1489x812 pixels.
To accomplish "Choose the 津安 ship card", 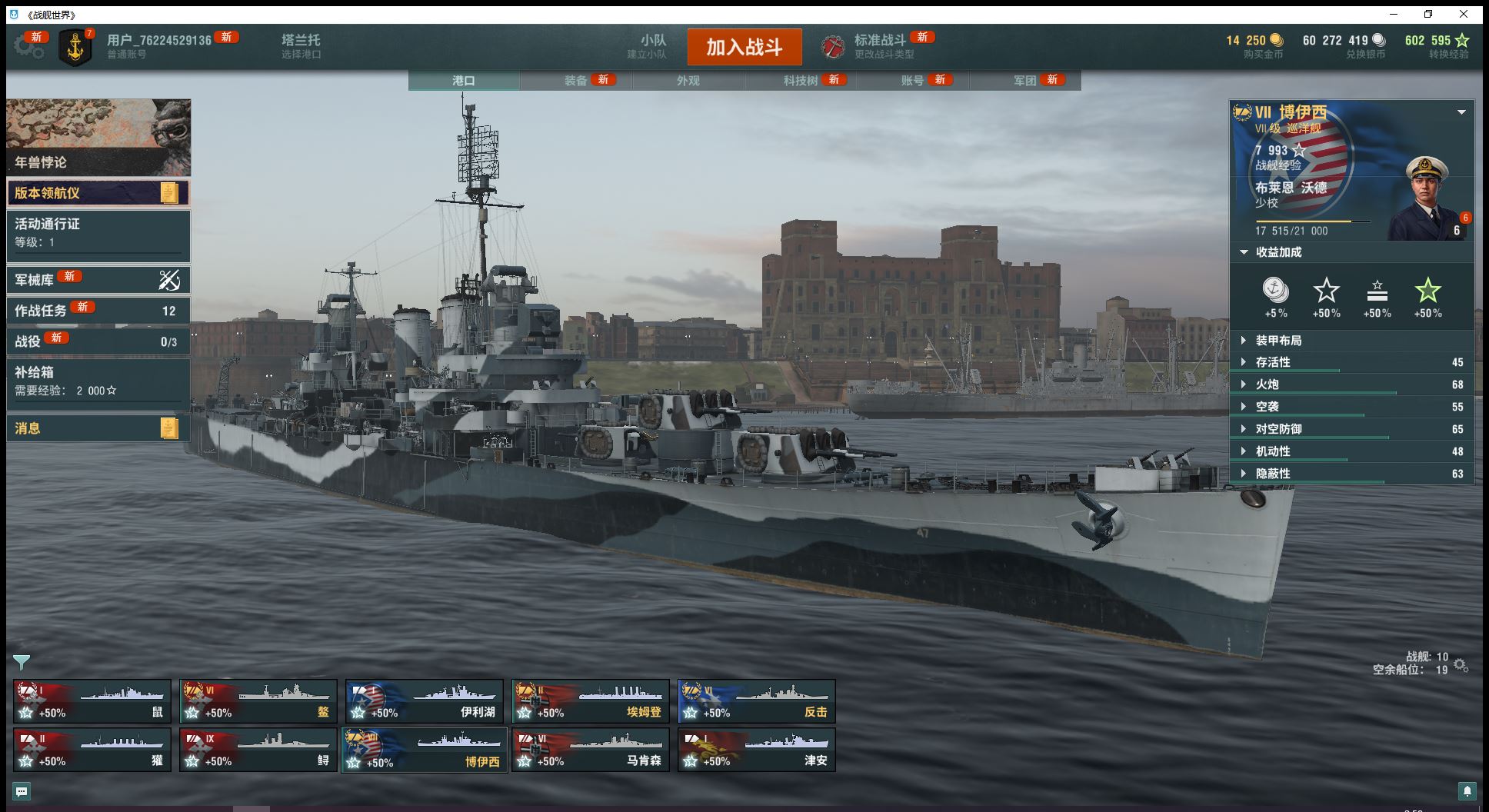I will [x=757, y=750].
